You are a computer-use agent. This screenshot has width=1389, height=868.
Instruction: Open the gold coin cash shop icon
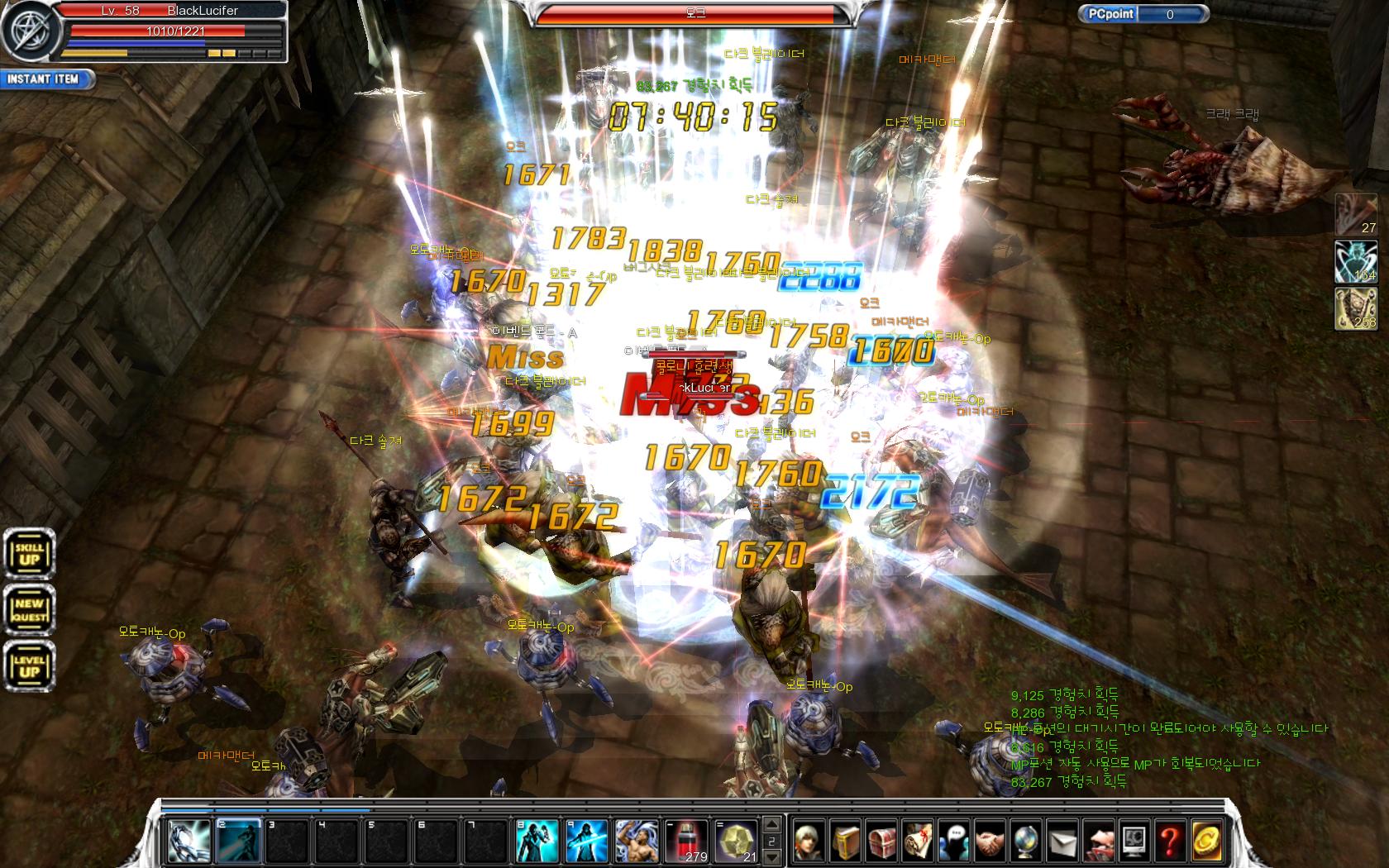coord(1205,842)
